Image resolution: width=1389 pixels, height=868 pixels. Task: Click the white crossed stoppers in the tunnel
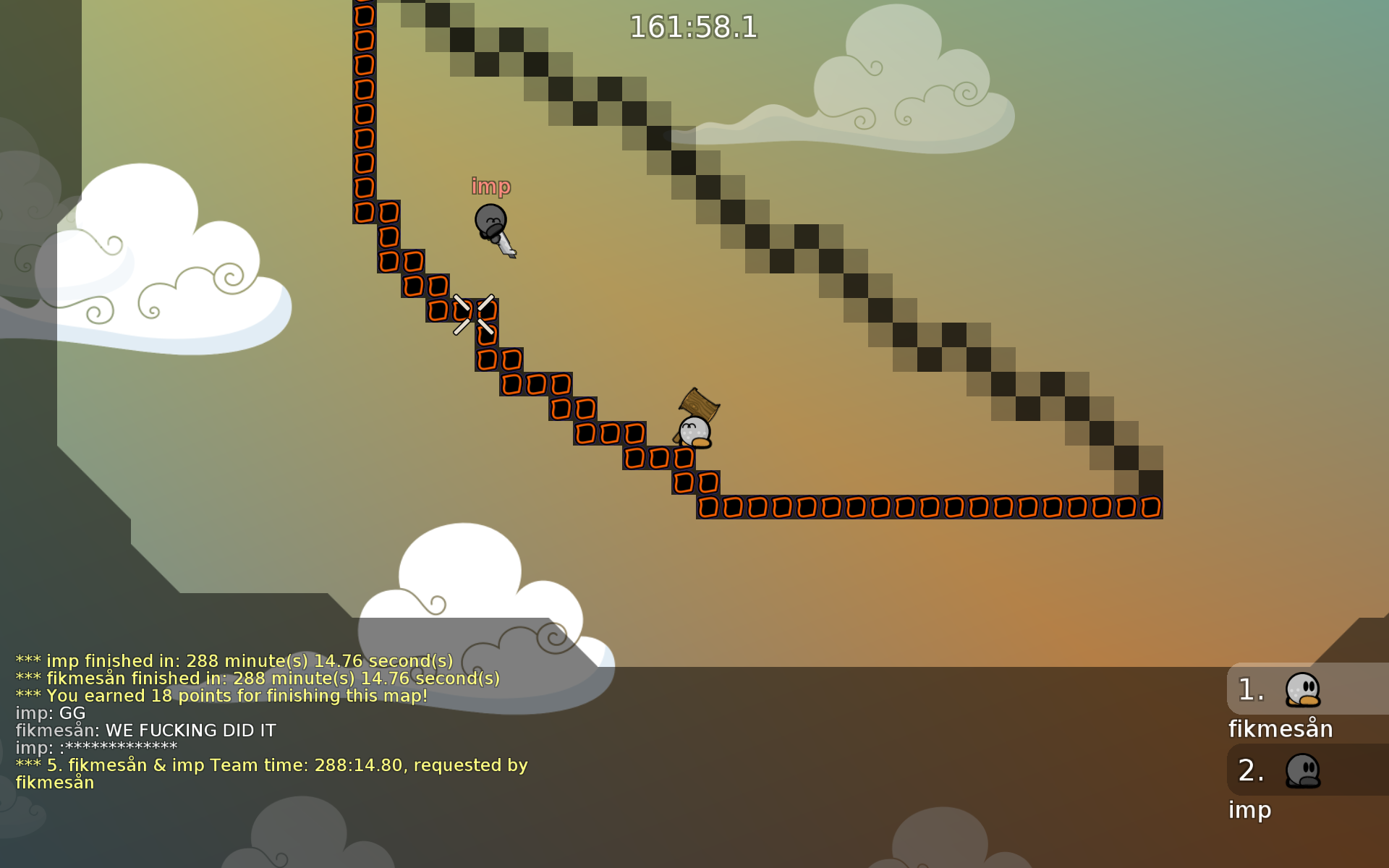(472, 312)
